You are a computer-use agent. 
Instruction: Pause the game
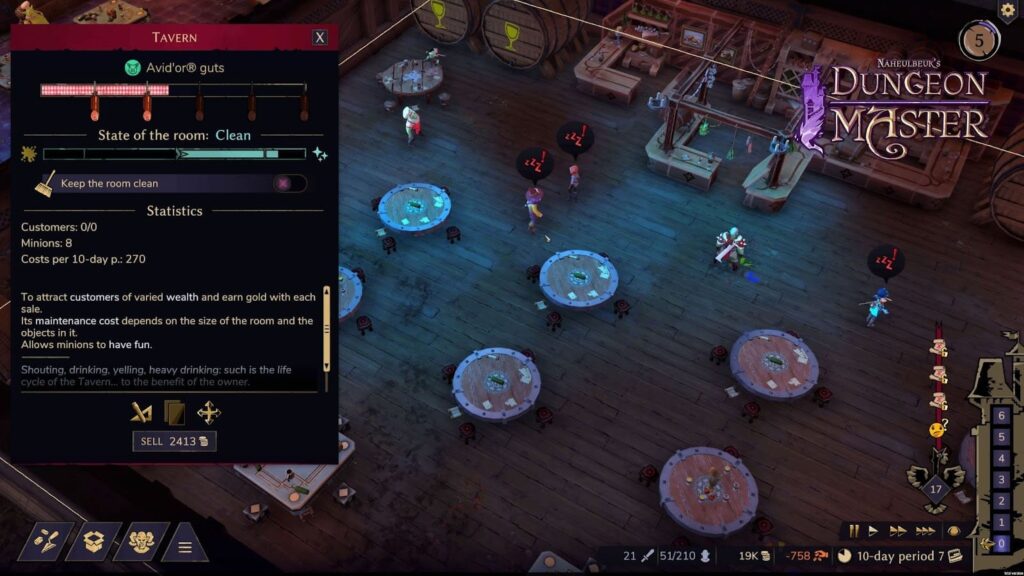coord(854,531)
